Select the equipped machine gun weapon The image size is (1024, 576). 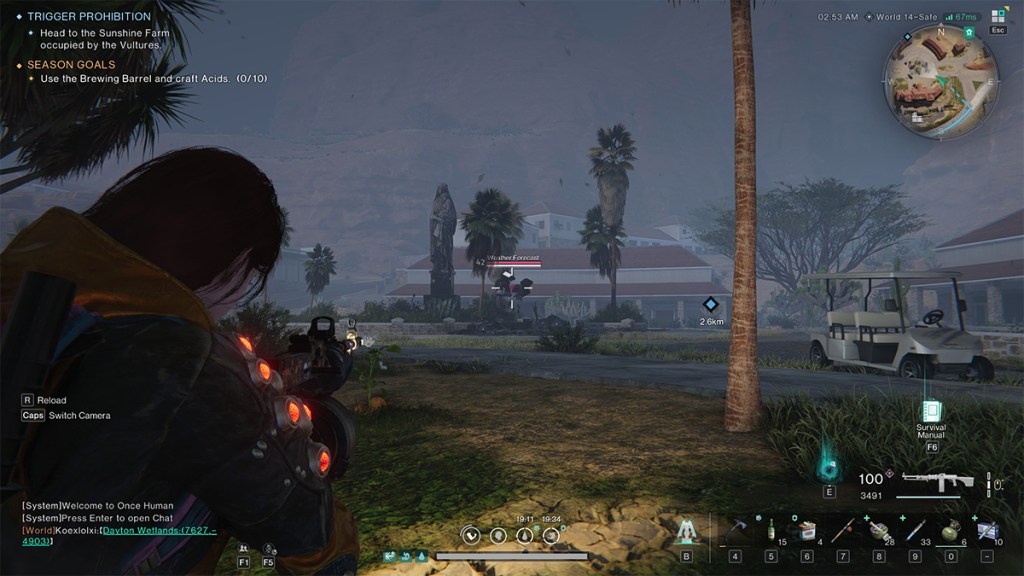click(x=937, y=481)
